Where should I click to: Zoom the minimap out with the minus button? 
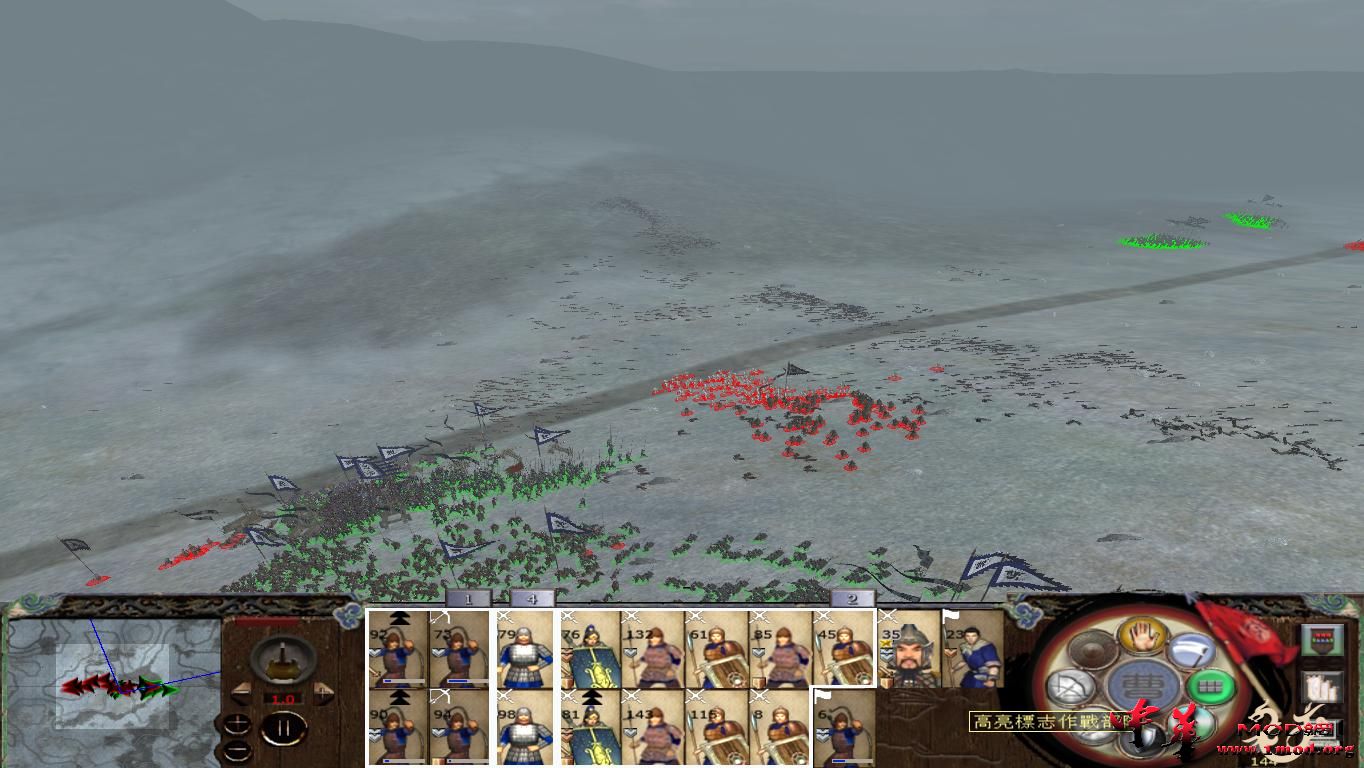tap(237, 750)
